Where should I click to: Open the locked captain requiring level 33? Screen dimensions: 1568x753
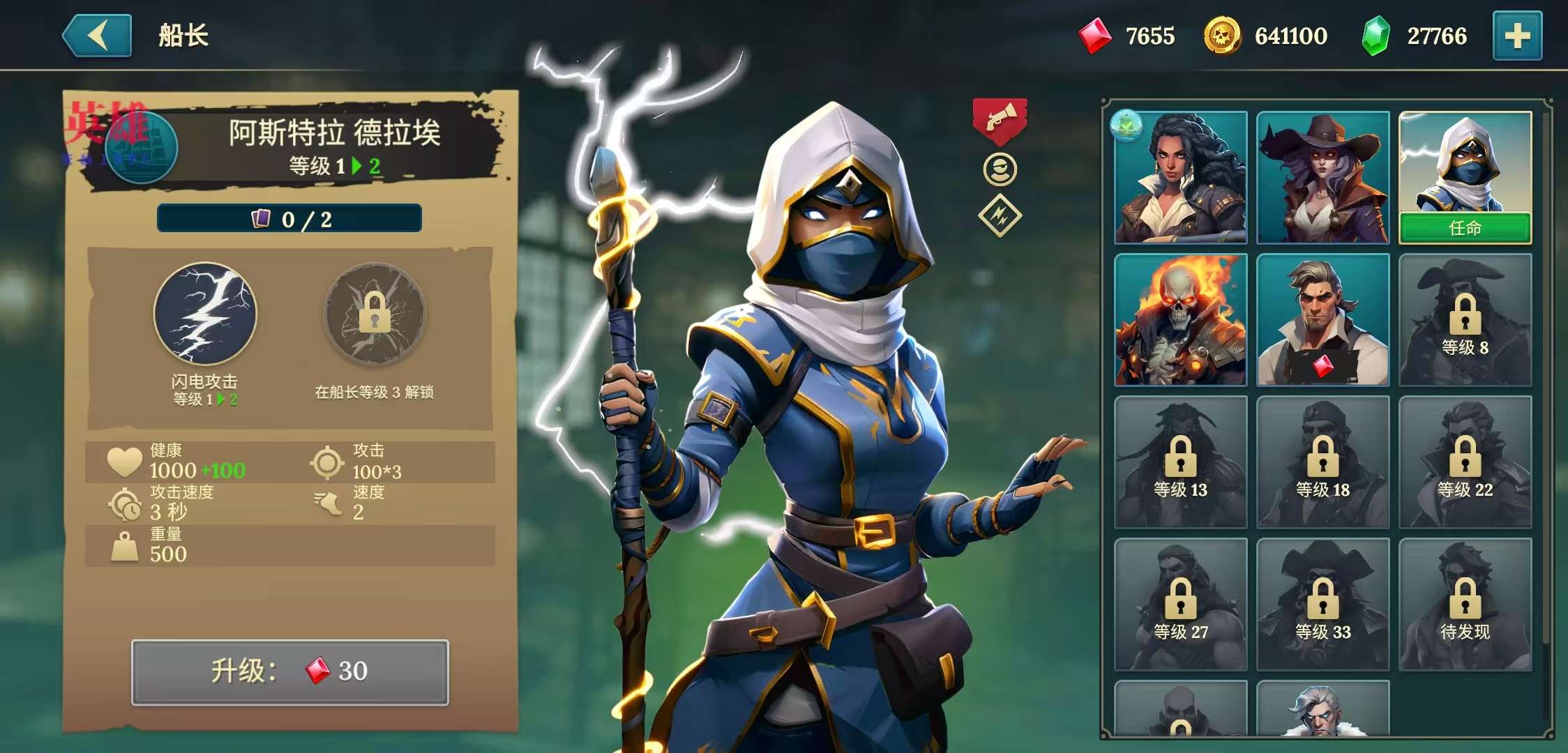pyautogui.click(x=1322, y=604)
